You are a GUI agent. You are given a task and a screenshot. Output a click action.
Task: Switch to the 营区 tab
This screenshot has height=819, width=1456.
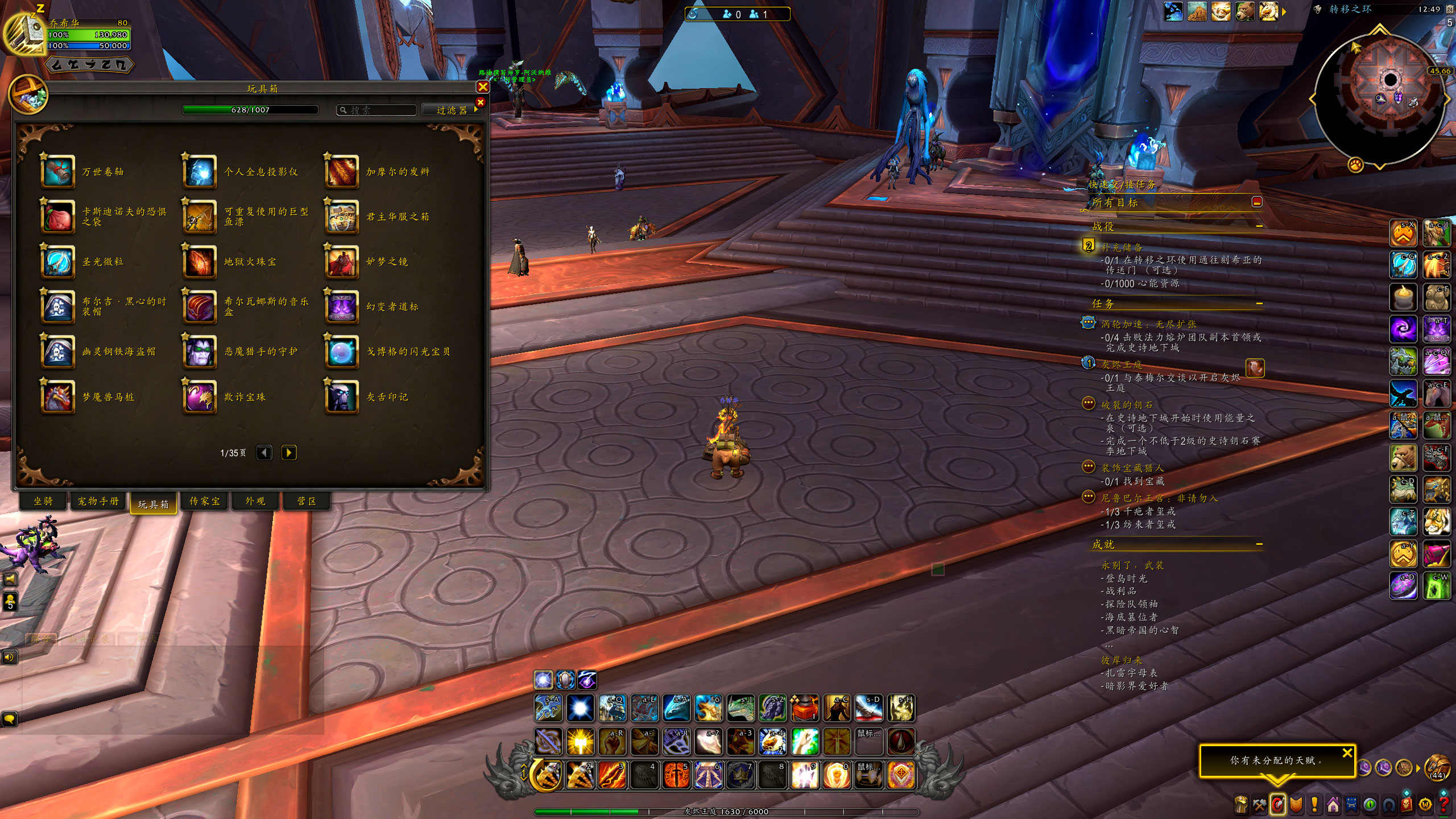click(307, 501)
